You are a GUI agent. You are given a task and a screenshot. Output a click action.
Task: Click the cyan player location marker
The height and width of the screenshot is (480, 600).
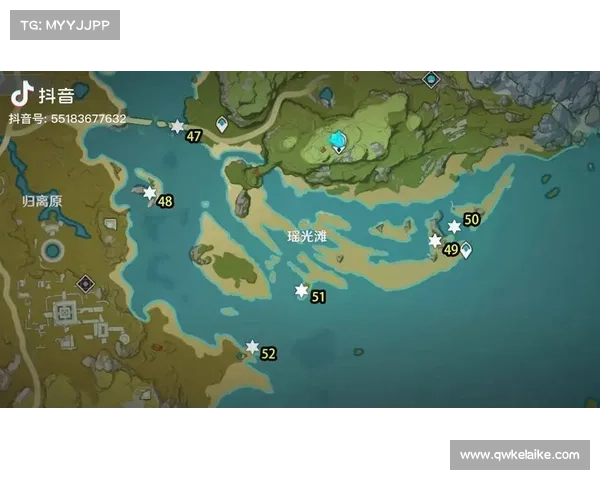pos(339,141)
